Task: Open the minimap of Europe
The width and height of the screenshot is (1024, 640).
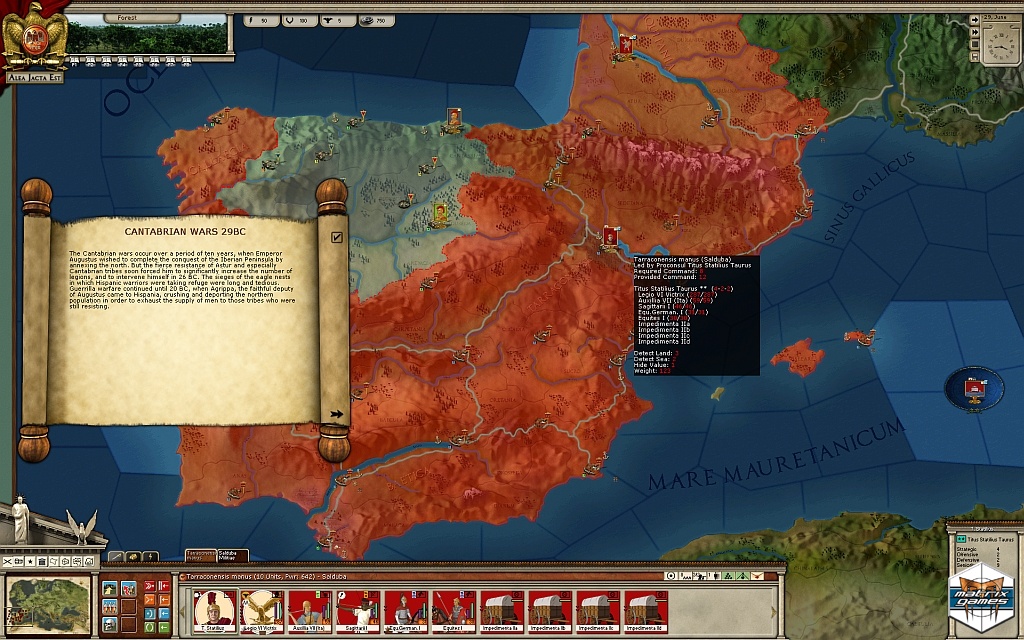Action: (x=48, y=603)
